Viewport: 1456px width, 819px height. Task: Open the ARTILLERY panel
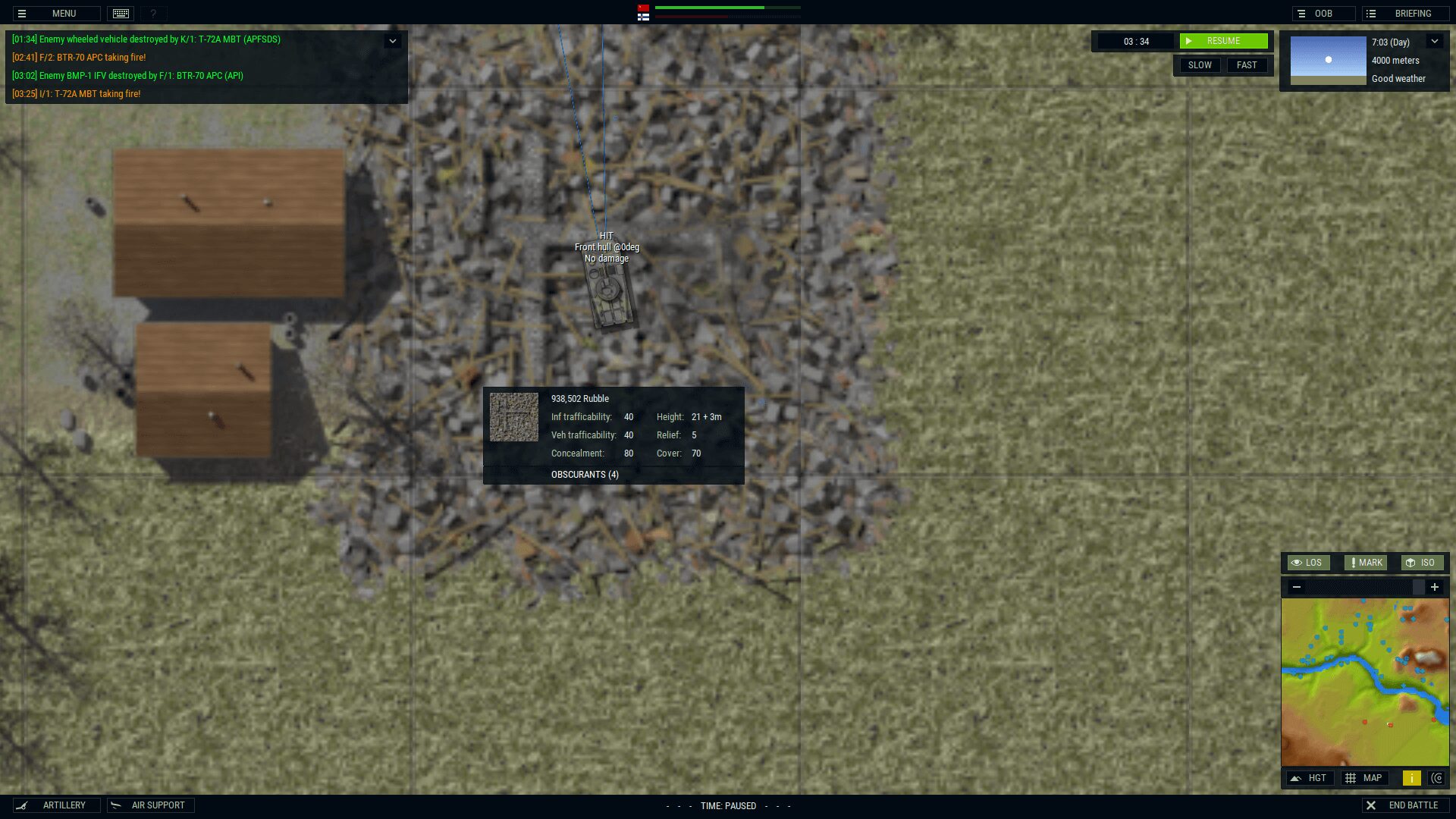click(56, 805)
